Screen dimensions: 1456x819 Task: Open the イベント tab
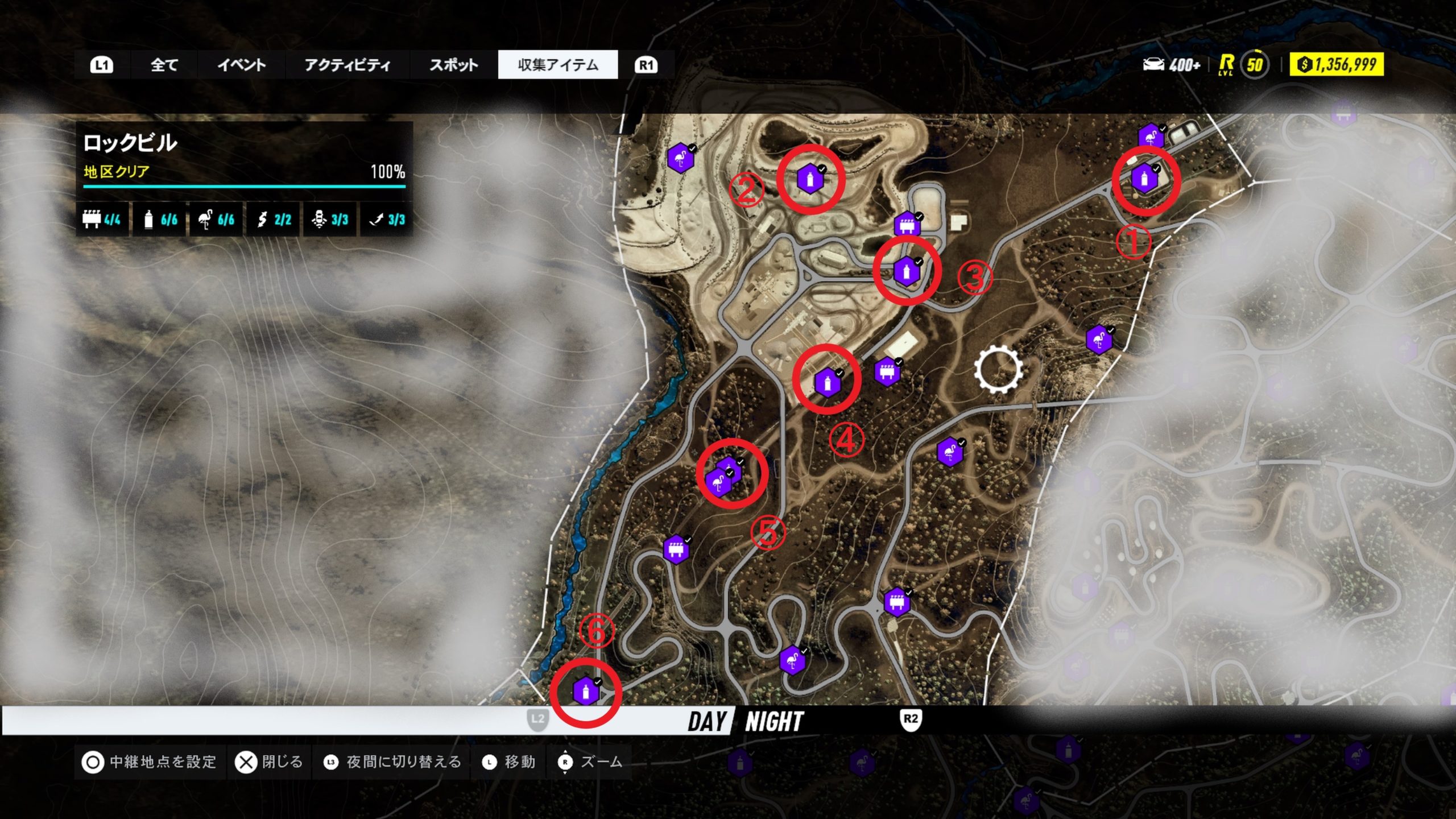point(241,65)
